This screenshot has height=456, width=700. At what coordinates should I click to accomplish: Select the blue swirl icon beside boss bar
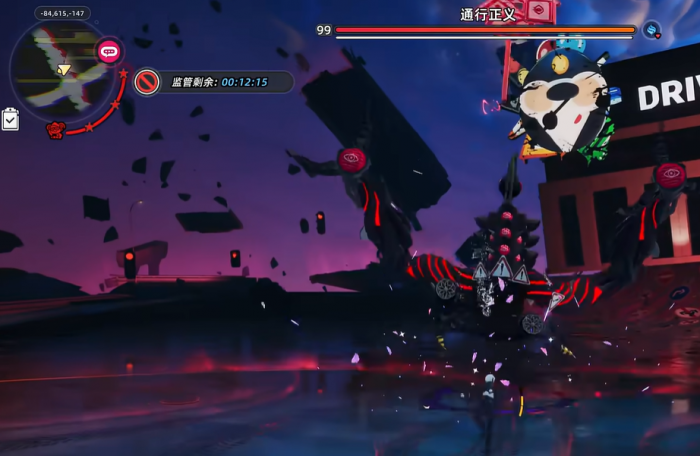(651, 30)
